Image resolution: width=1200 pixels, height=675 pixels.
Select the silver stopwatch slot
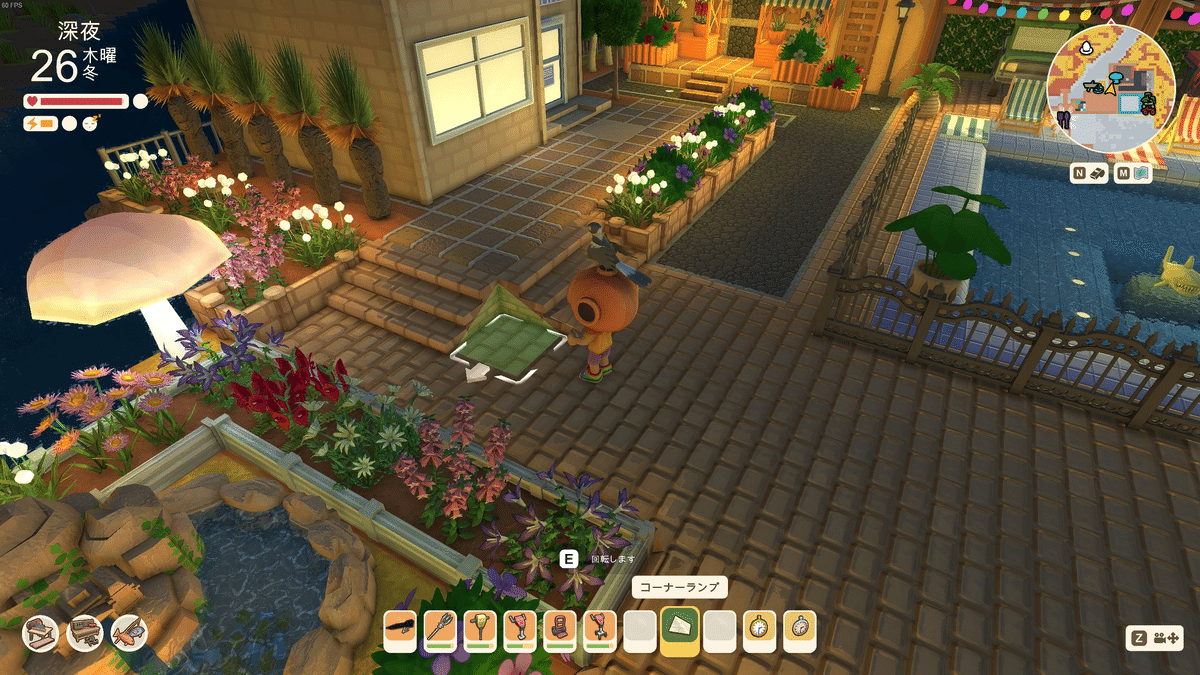click(x=800, y=631)
